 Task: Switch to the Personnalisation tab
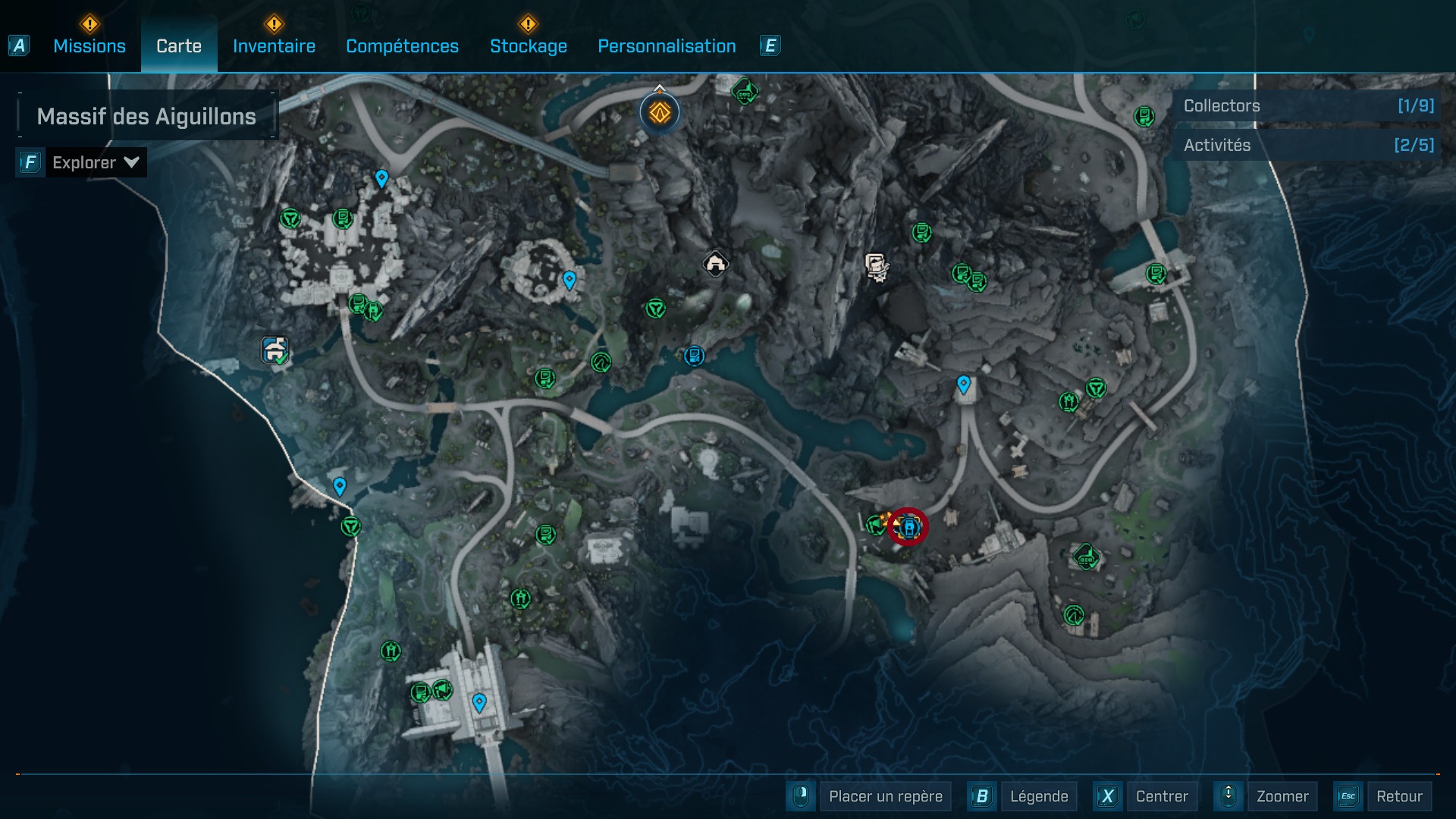click(x=667, y=46)
